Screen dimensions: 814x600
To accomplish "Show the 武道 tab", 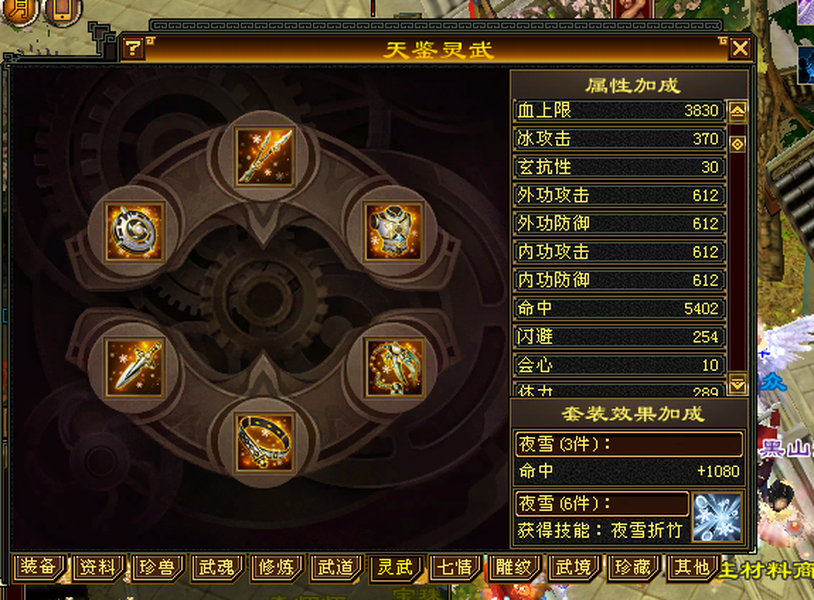I will [334, 568].
